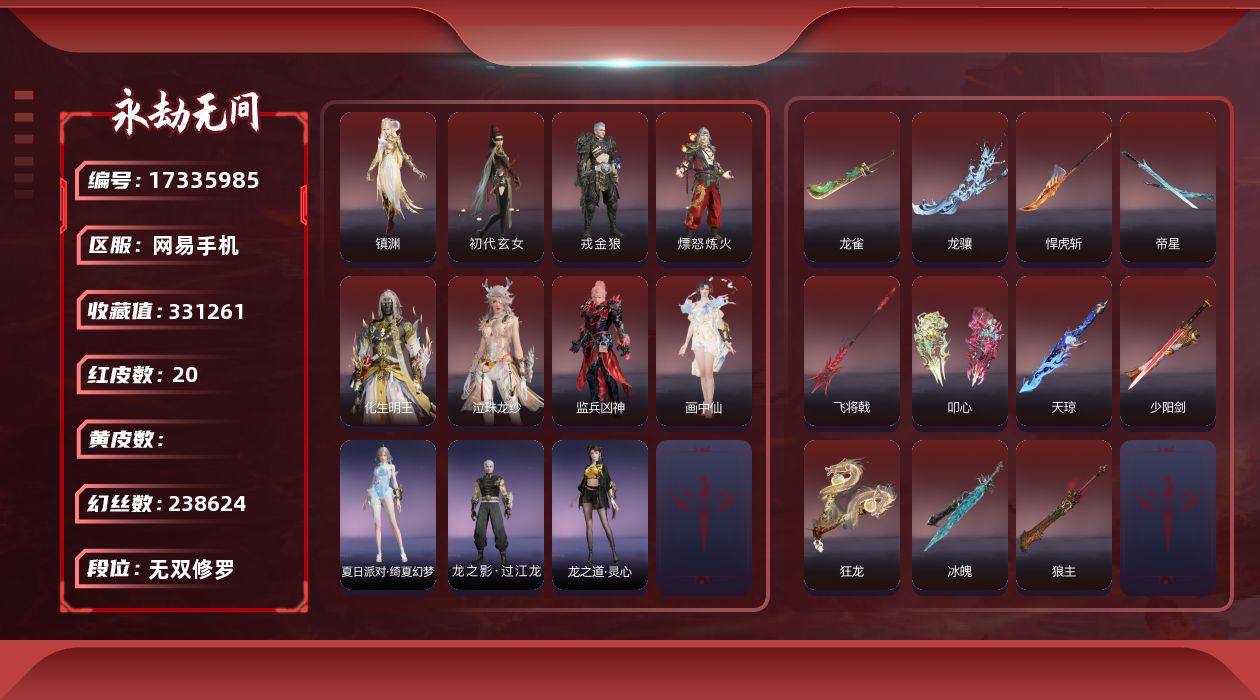Open the 戎金狼 armor skin card
1260x700 pixels.
[600, 186]
